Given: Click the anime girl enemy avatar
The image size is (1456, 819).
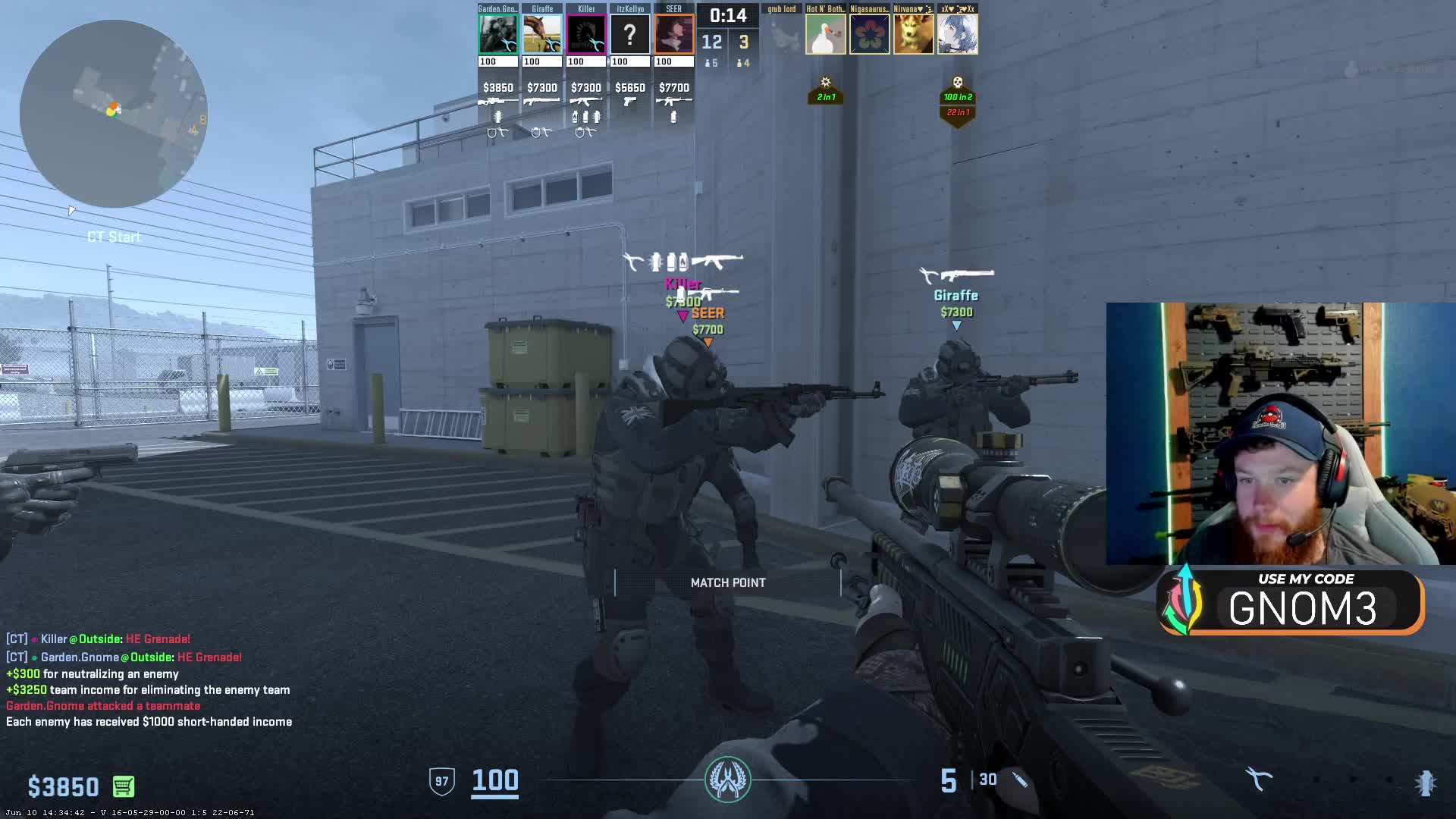Looking at the screenshot, I should tap(957, 35).
